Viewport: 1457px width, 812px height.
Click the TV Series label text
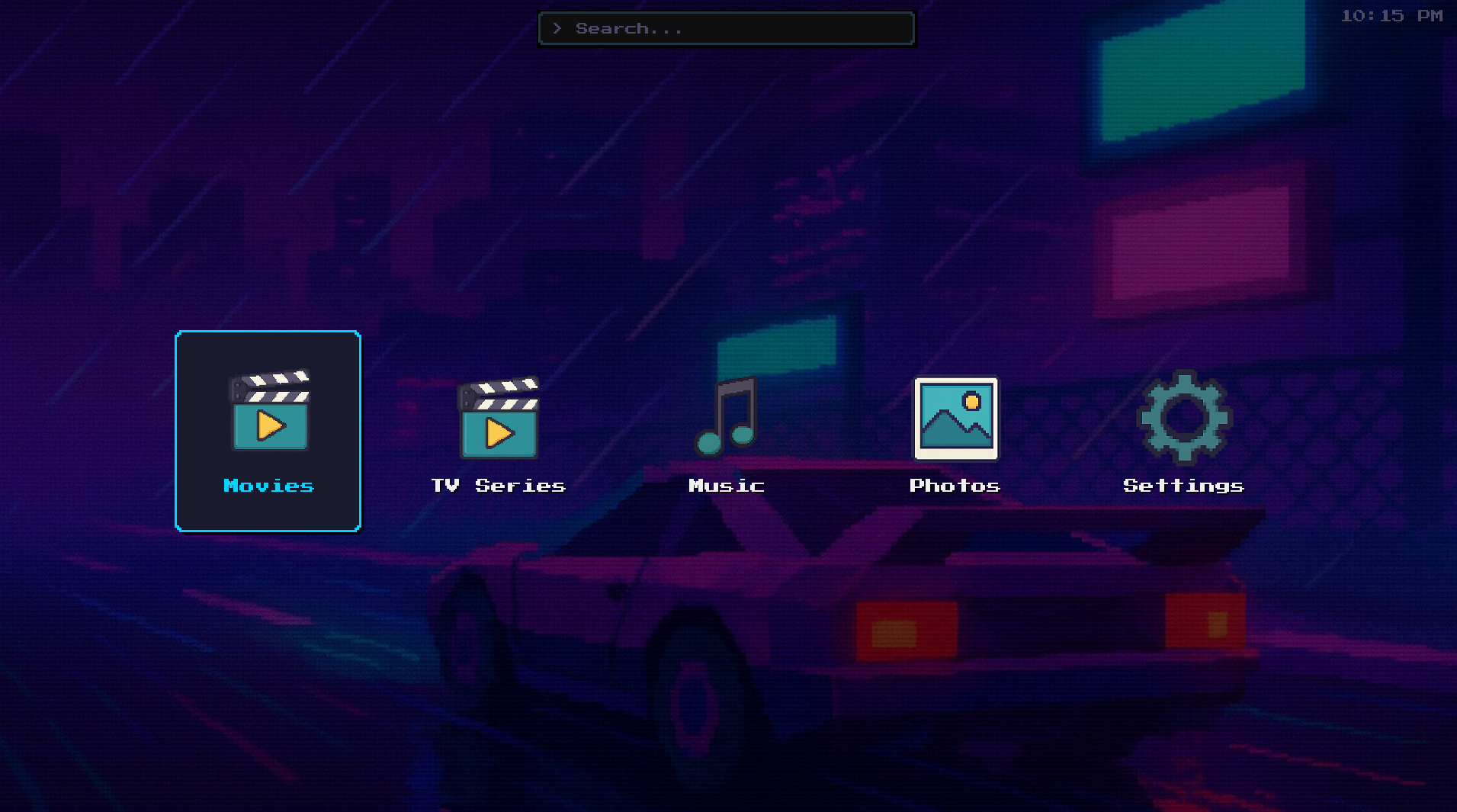tap(497, 485)
